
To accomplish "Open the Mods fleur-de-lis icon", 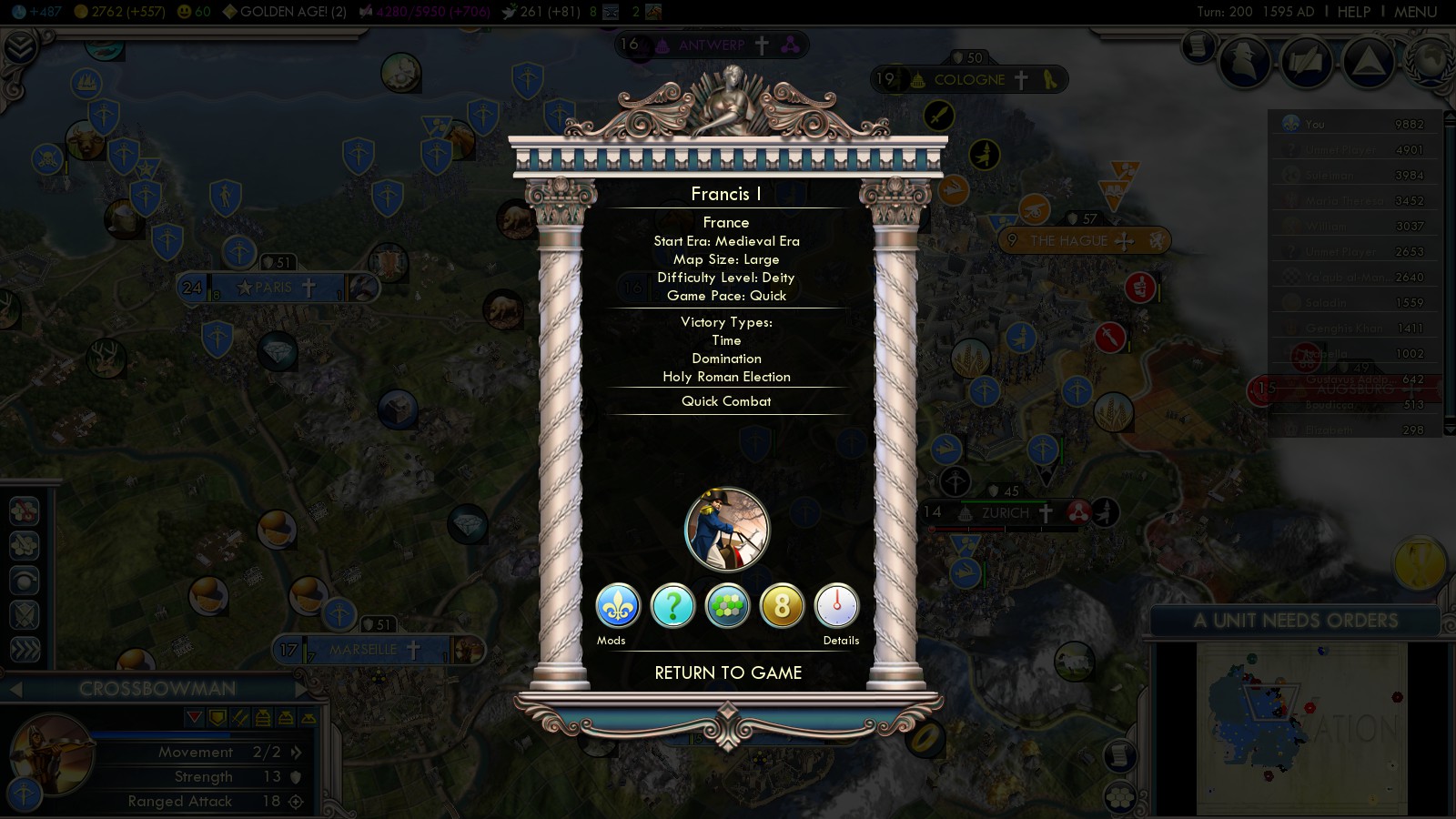I will click(618, 606).
